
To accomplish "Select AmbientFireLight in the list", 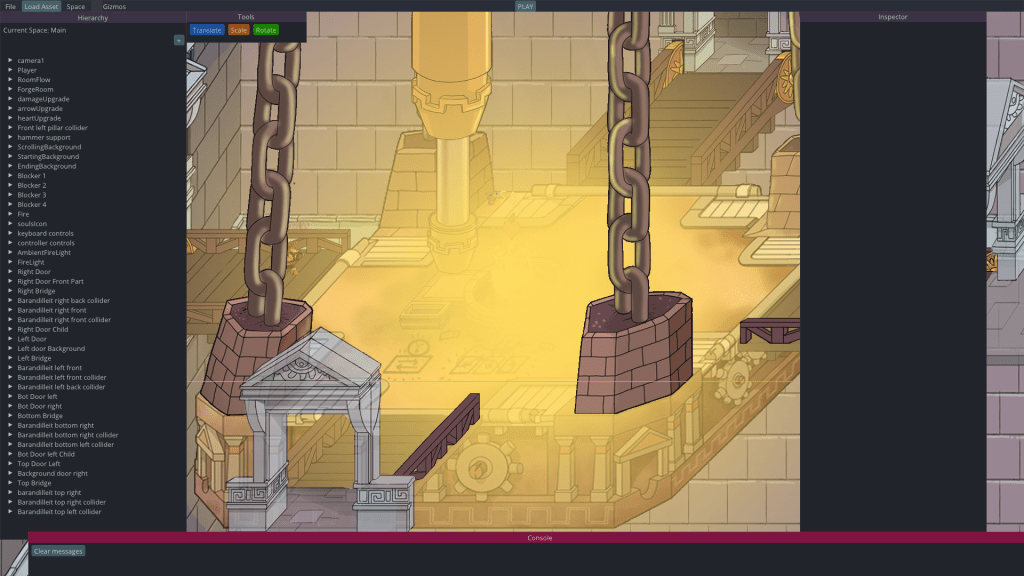I will pos(44,252).
